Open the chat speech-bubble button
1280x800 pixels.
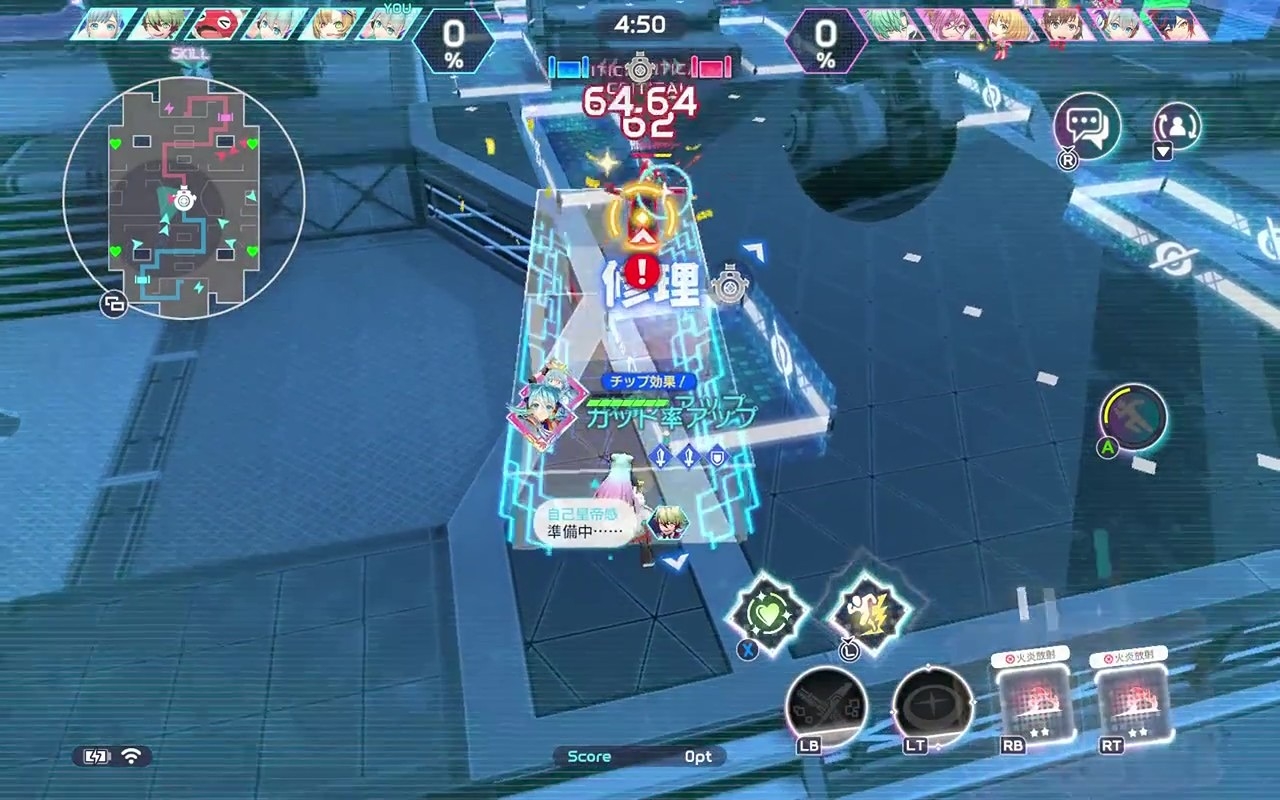point(1087,127)
